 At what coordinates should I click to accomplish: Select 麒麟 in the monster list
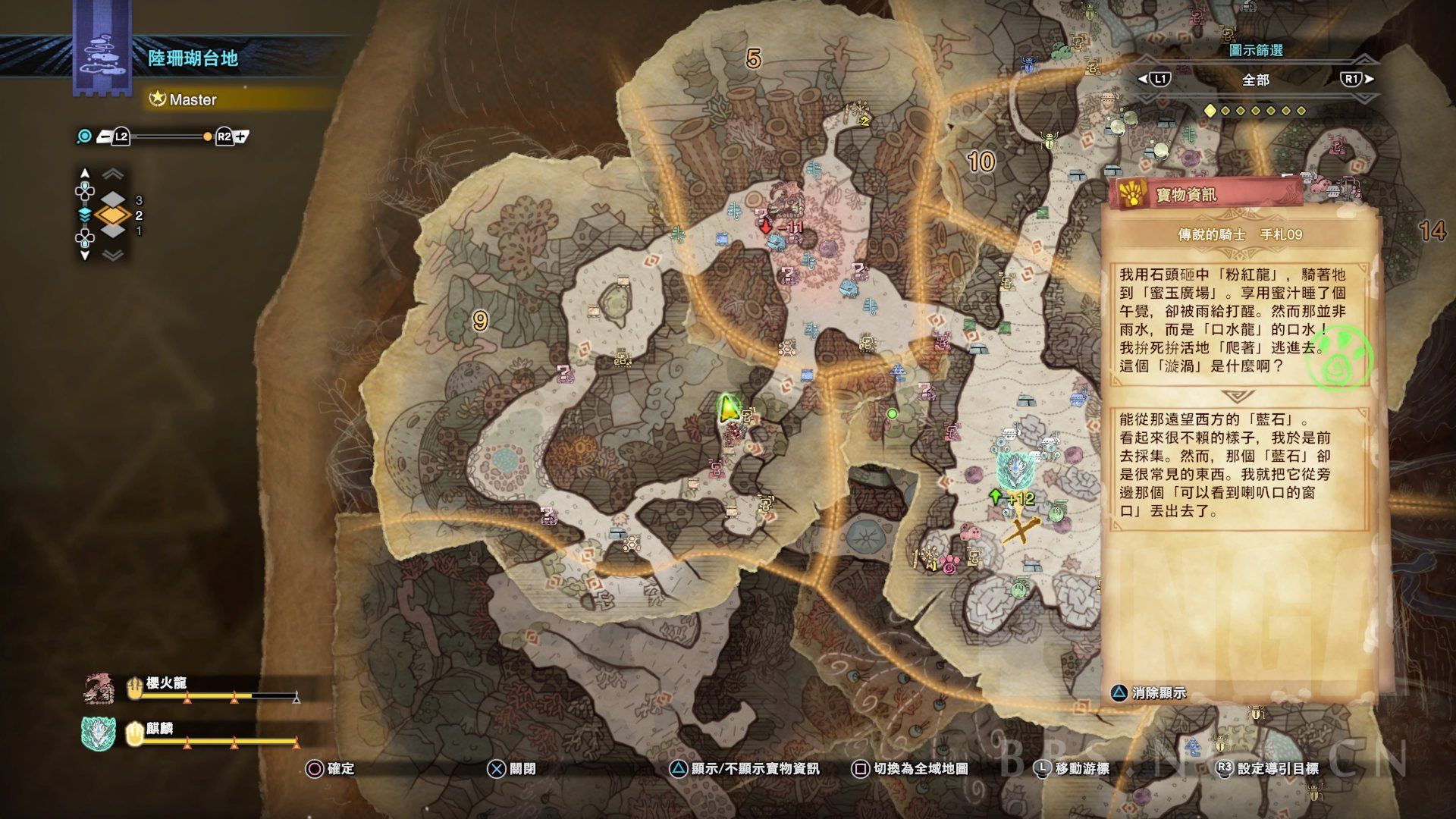[160, 729]
